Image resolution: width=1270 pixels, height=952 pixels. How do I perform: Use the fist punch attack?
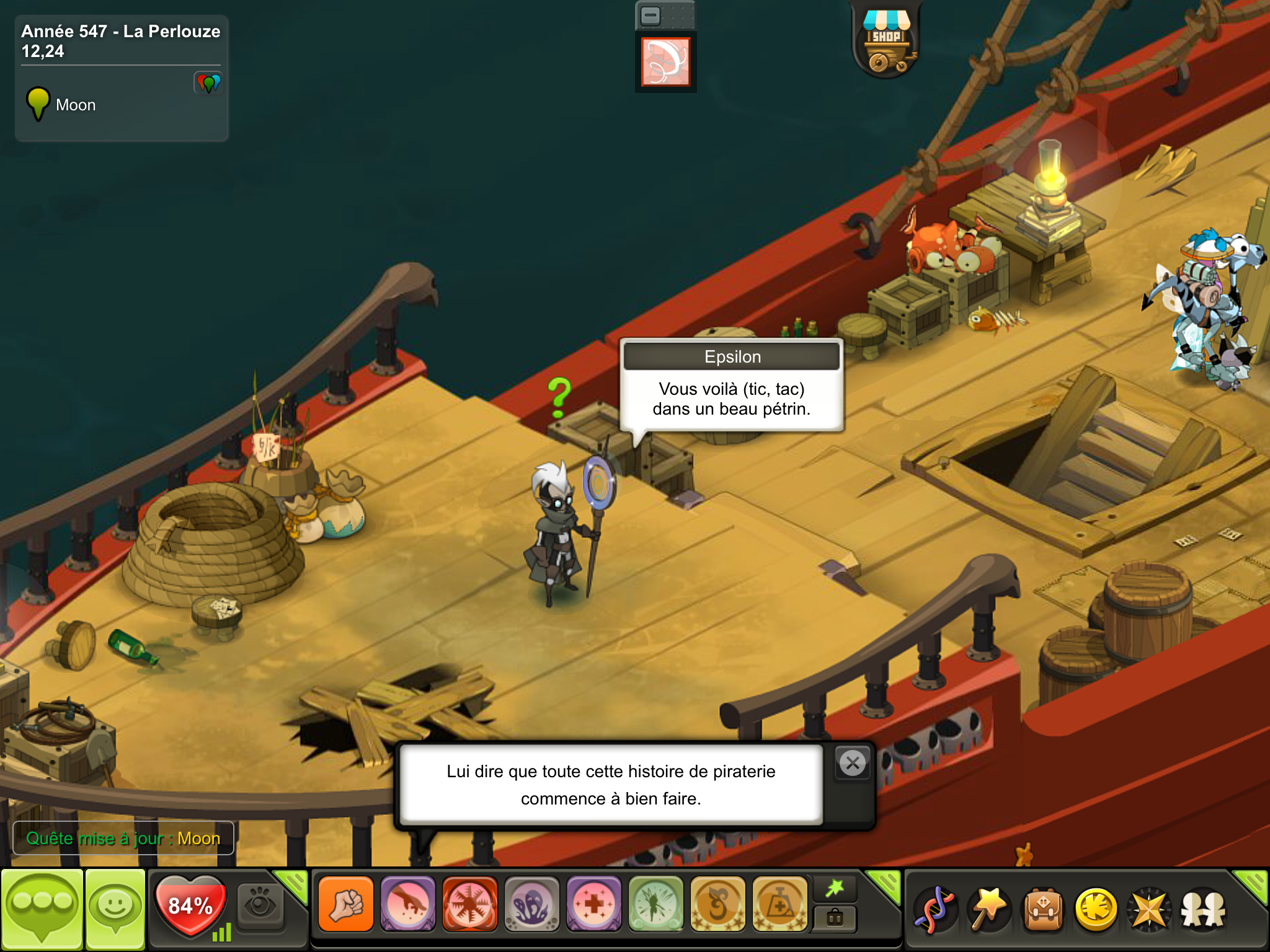point(346,905)
